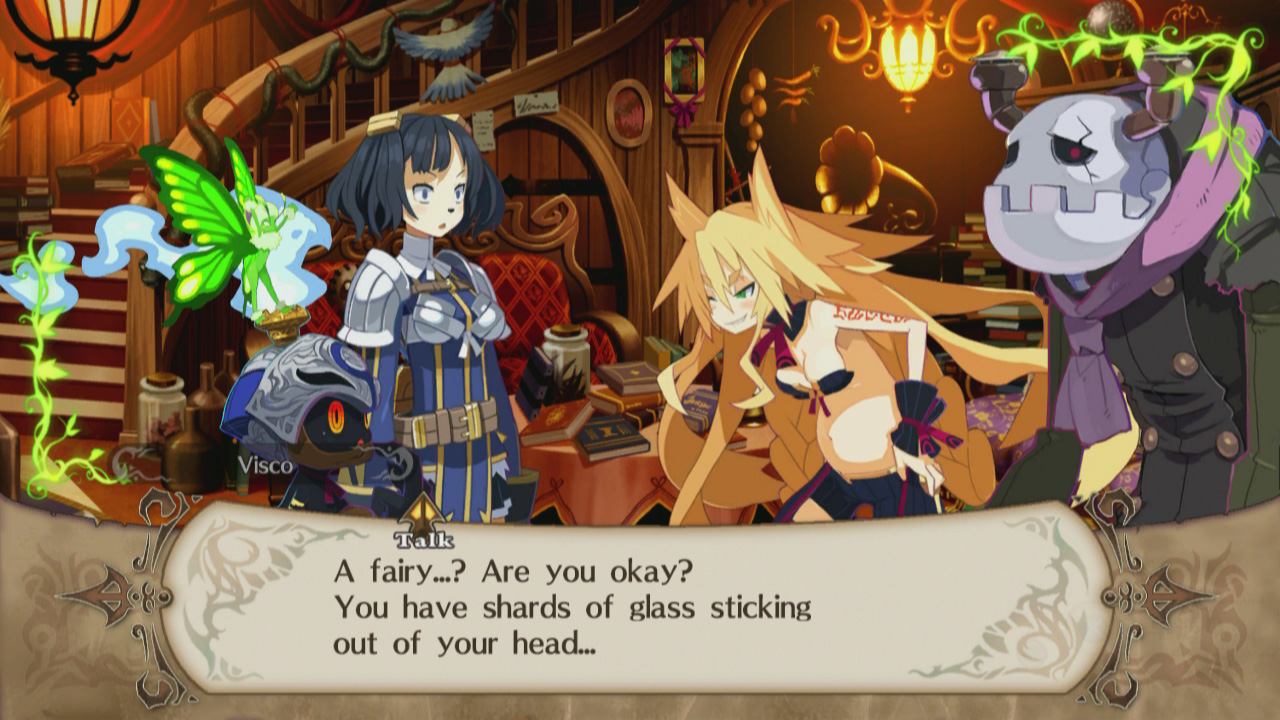Image resolution: width=1280 pixels, height=720 pixels.
Task: Expand the dialogue text box
Action: click(x=640, y=600)
